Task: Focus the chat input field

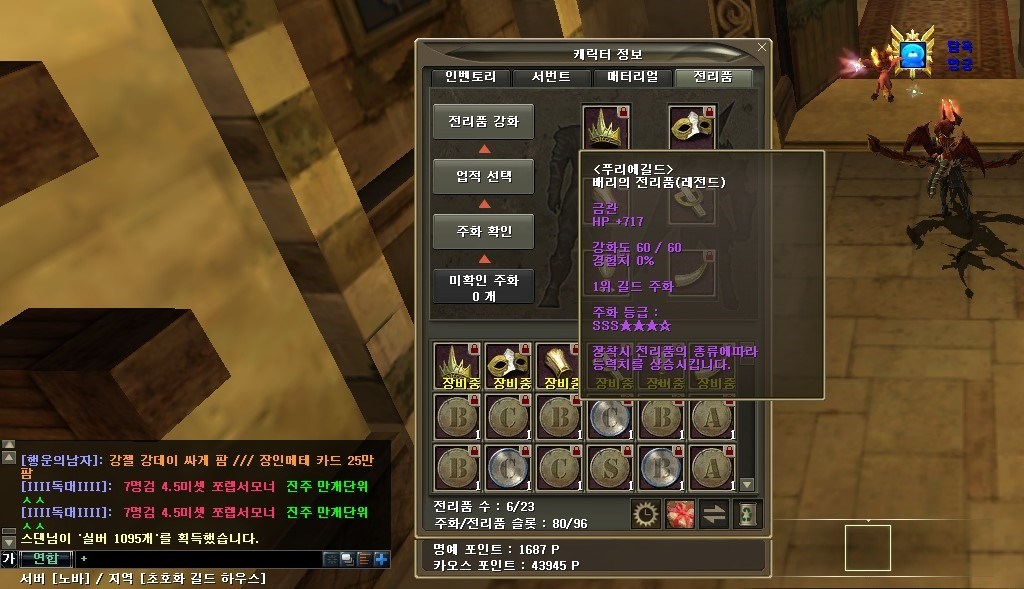Action: (200, 558)
